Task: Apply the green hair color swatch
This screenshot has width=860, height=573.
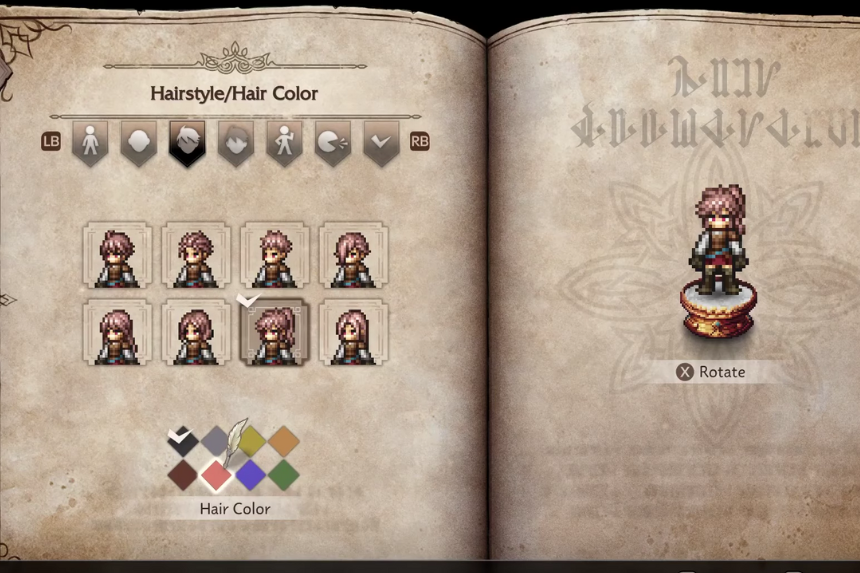Action: click(x=284, y=474)
